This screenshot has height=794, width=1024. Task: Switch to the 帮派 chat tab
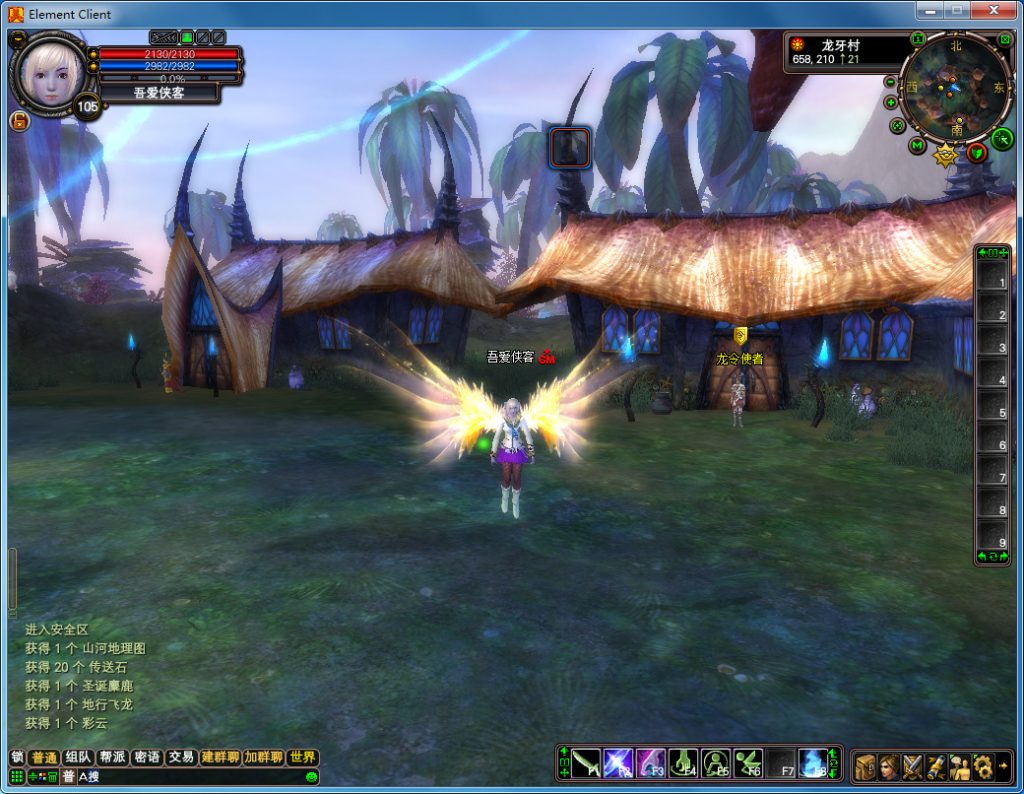[x=112, y=757]
